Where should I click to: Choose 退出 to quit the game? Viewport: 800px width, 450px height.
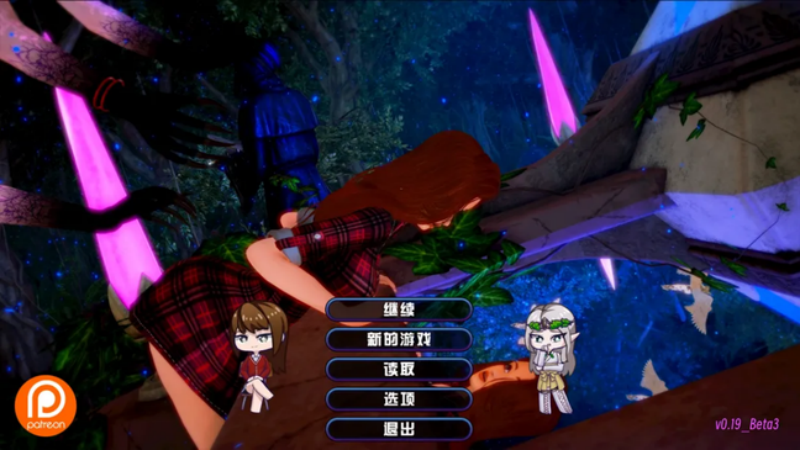399,429
